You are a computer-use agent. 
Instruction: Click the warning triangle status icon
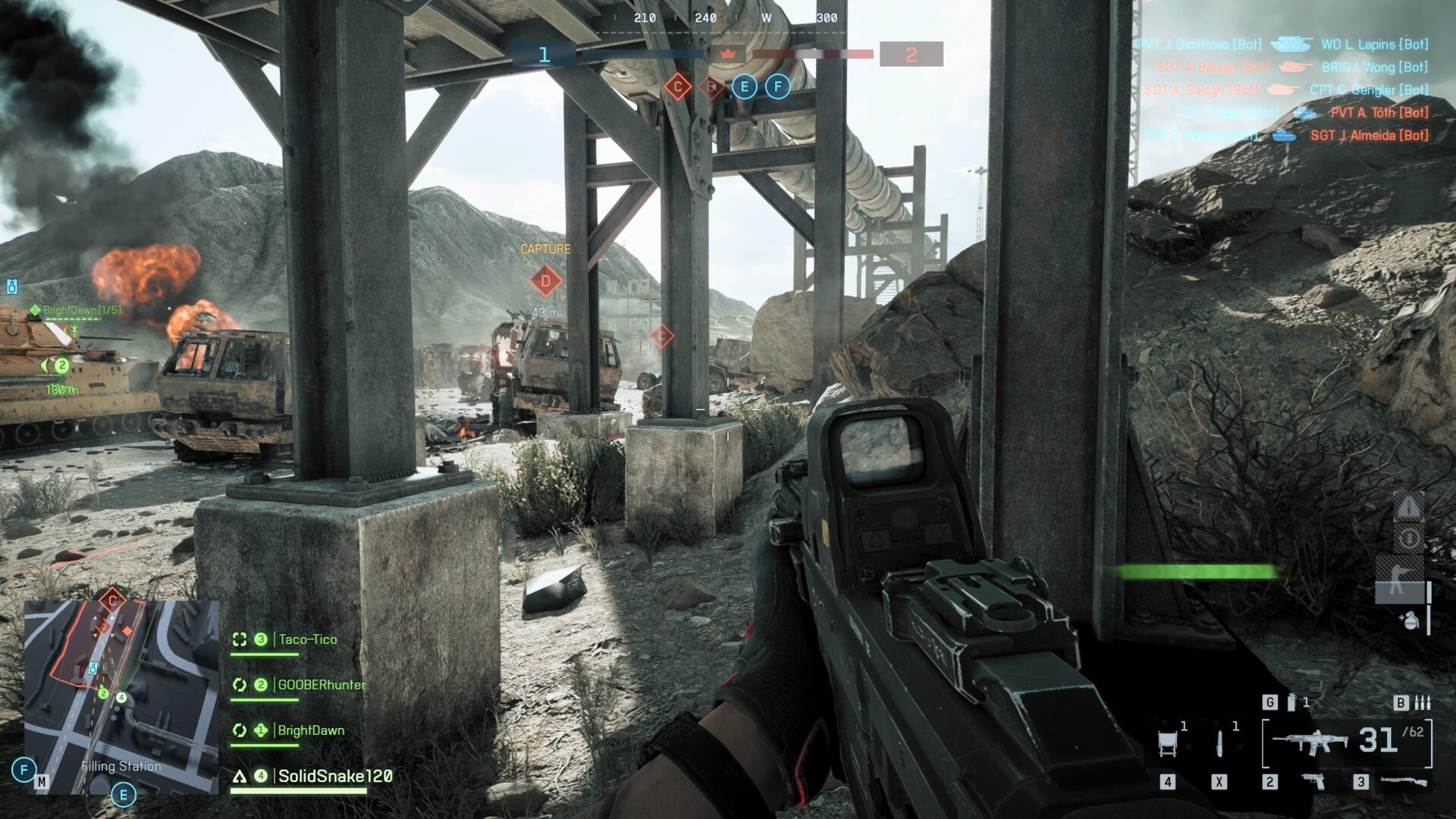coord(1408,507)
